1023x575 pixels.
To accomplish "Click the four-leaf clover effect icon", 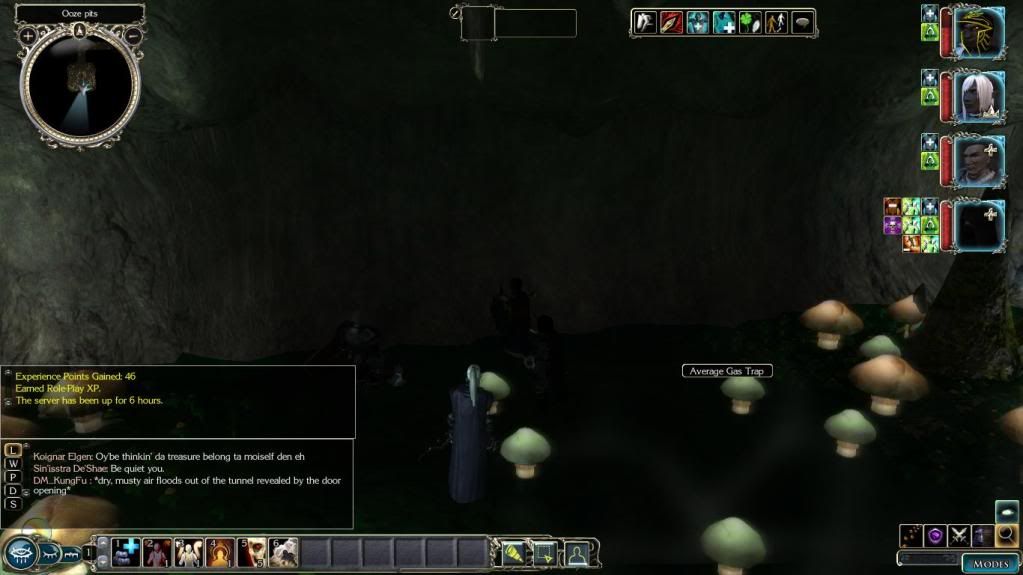I will (x=749, y=23).
